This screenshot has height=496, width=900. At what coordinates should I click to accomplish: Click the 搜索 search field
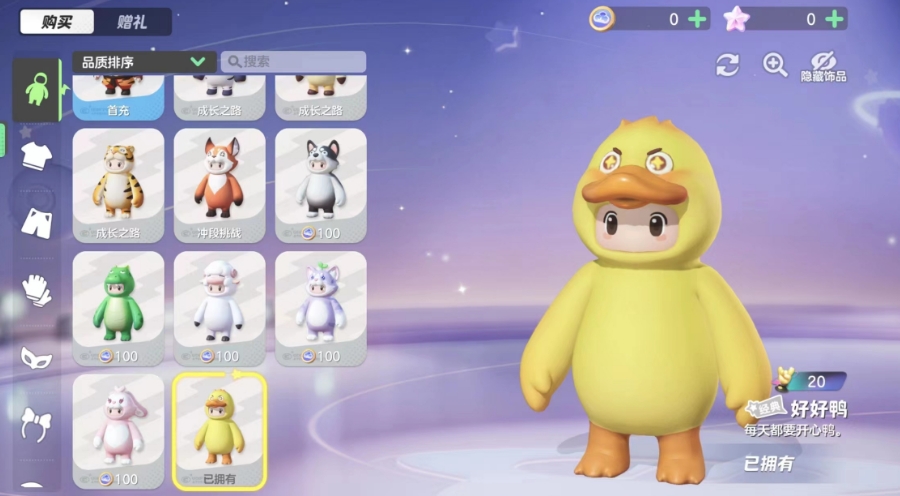pos(293,62)
